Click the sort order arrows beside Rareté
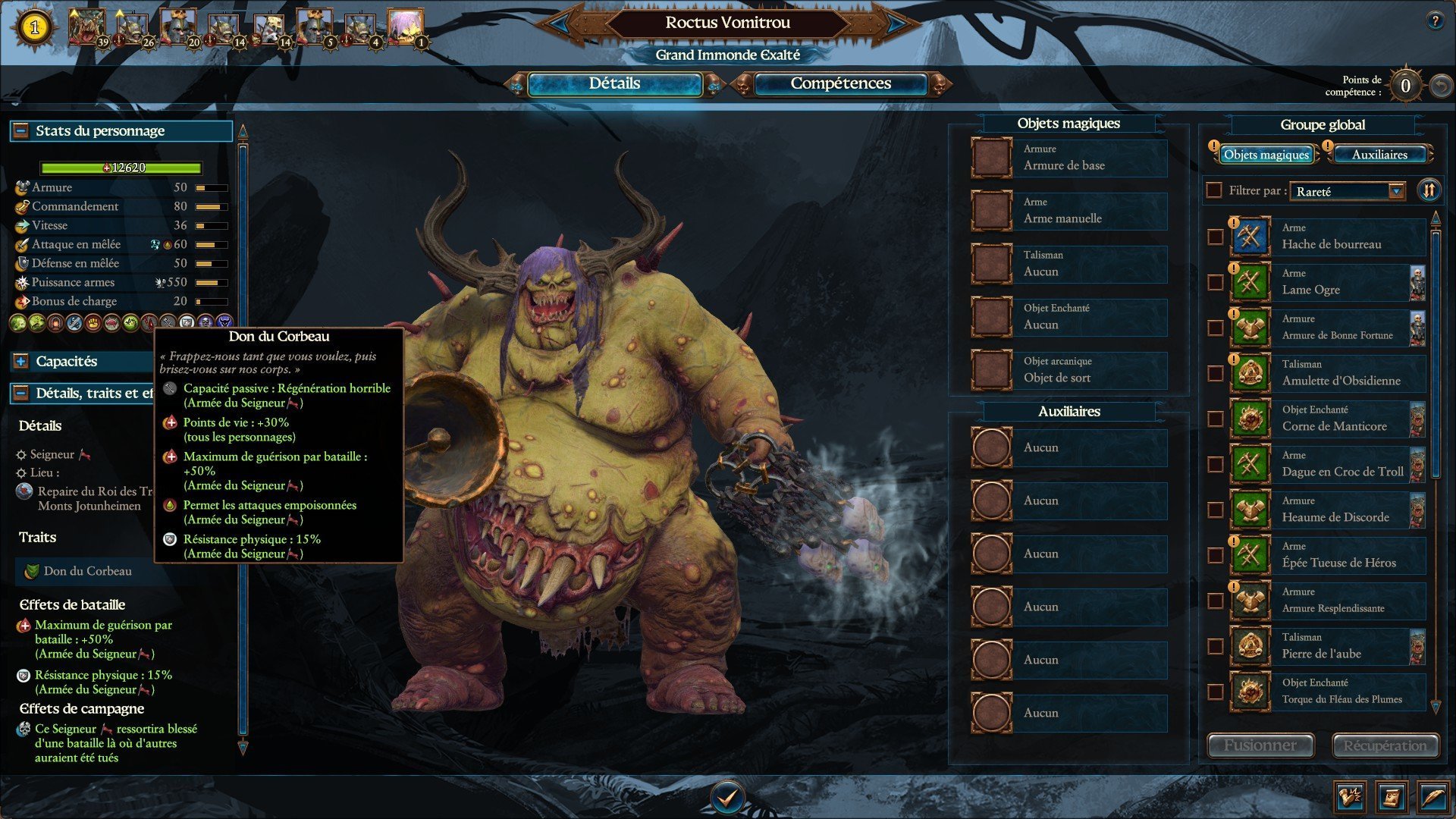The height and width of the screenshot is (819, 1456). tap(1429, 190)
